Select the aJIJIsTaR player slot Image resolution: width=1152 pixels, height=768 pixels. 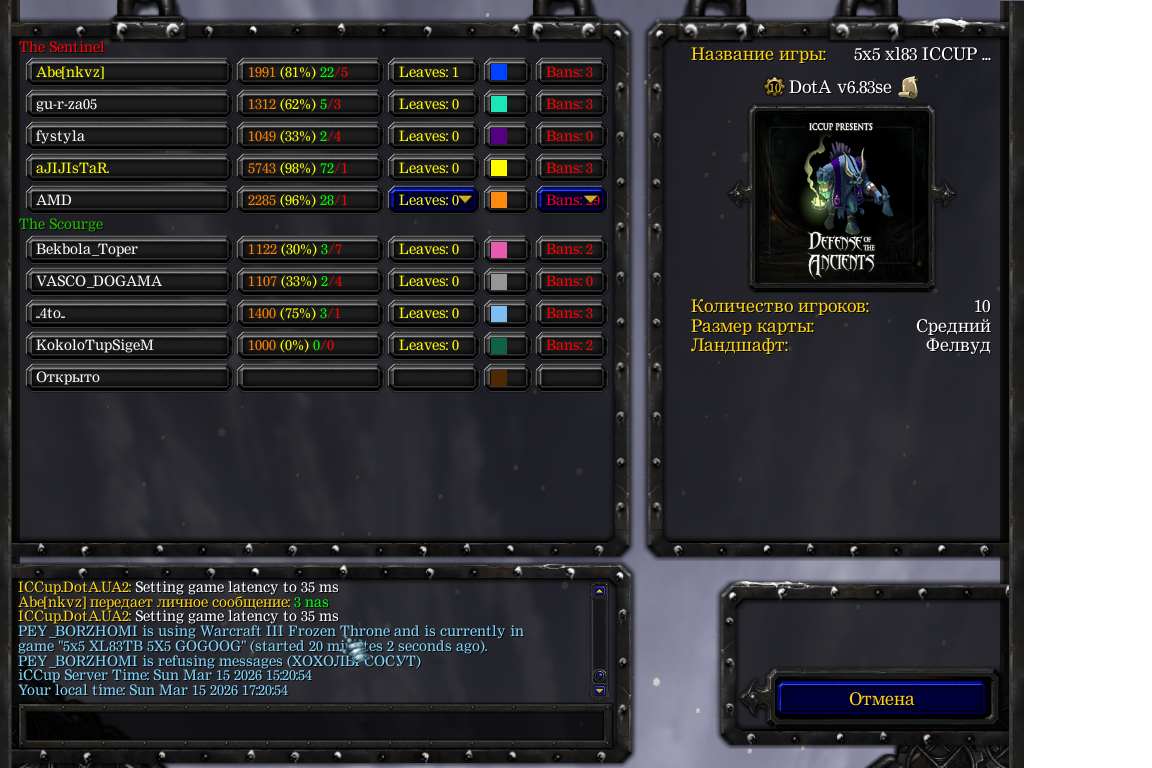128,168
